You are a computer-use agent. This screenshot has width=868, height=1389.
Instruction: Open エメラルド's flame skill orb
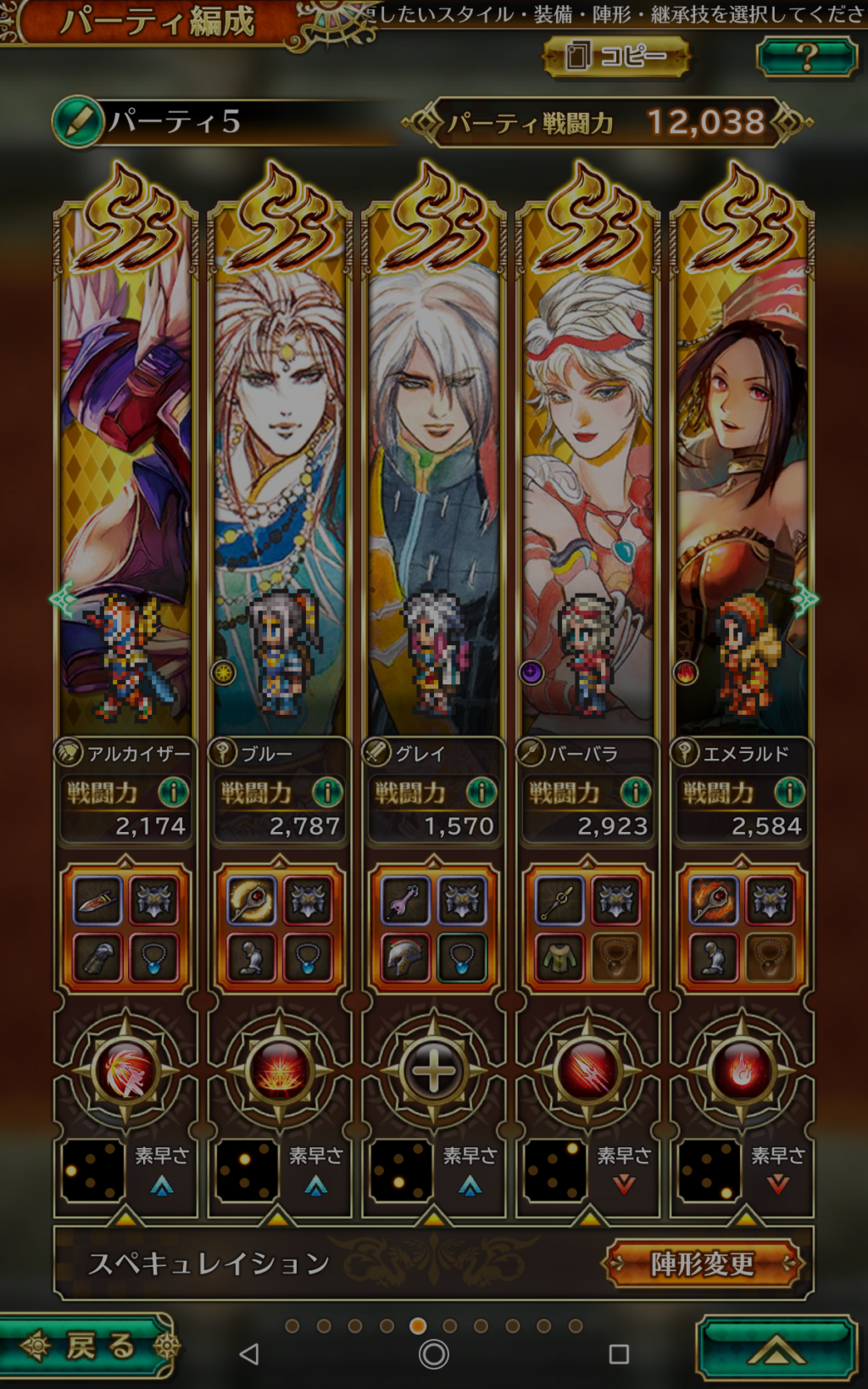click(743, 1071)
